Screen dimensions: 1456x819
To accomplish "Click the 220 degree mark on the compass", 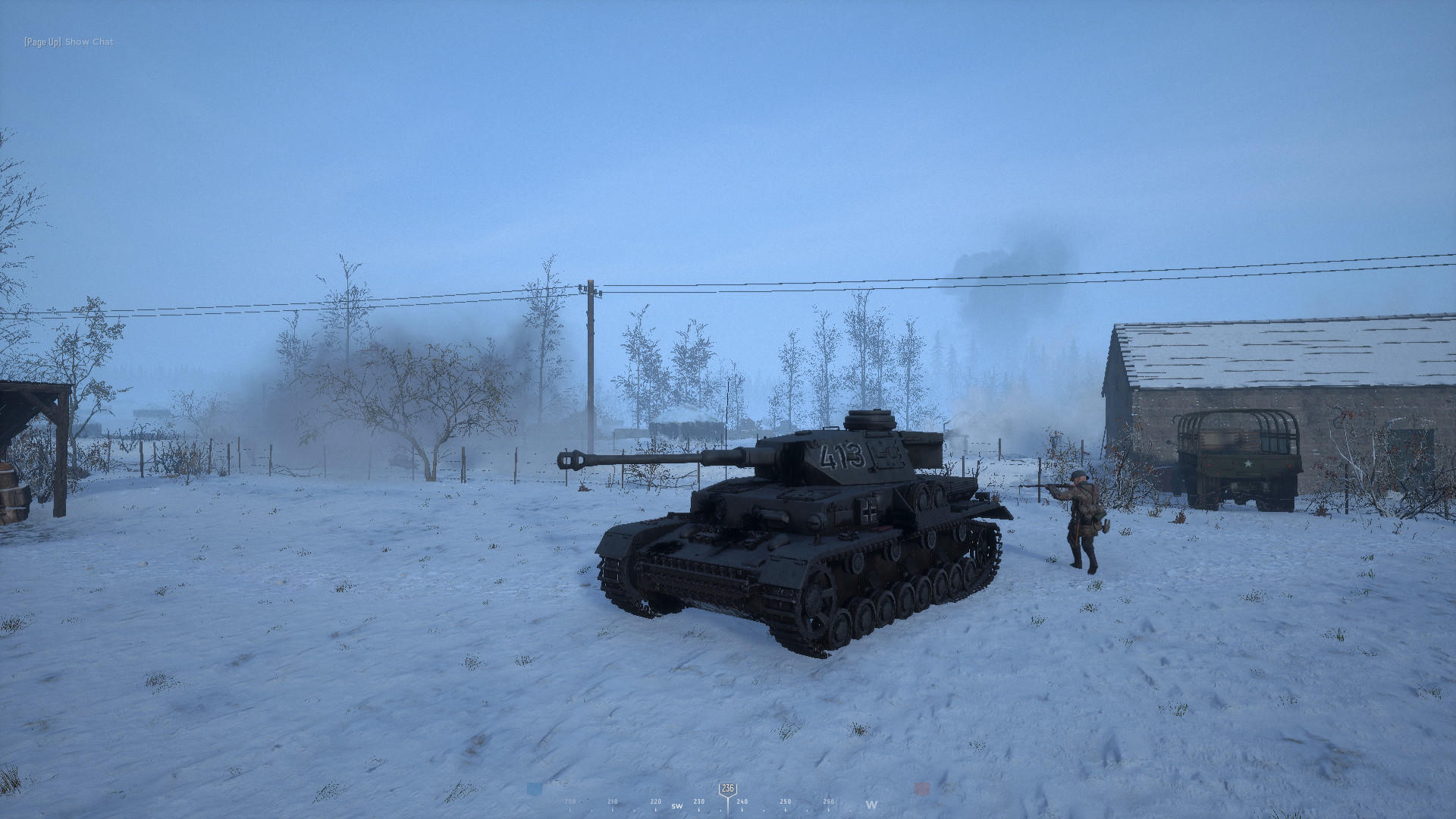I will pyautogui.click(x=655, y=802).
